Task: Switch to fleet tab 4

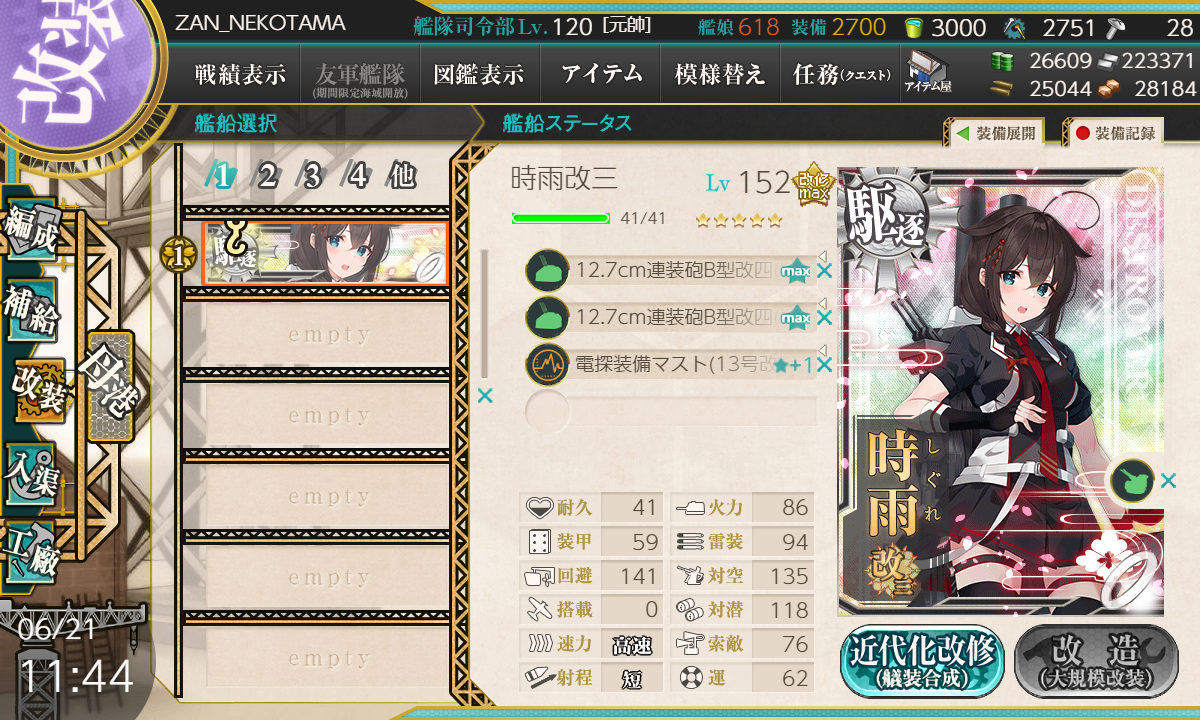Action: tap(357, 177)
